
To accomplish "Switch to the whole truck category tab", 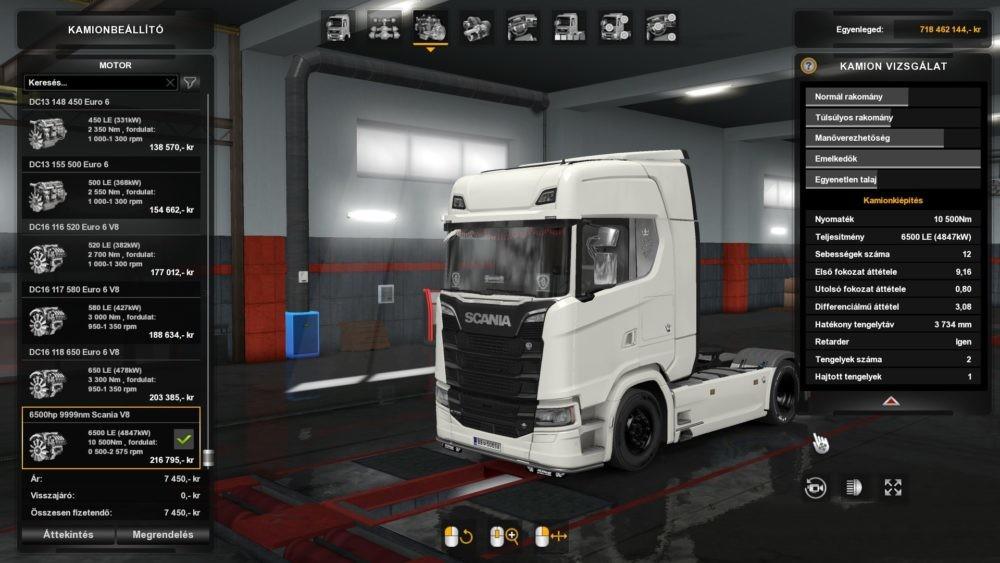I will (x=338, y=27).
